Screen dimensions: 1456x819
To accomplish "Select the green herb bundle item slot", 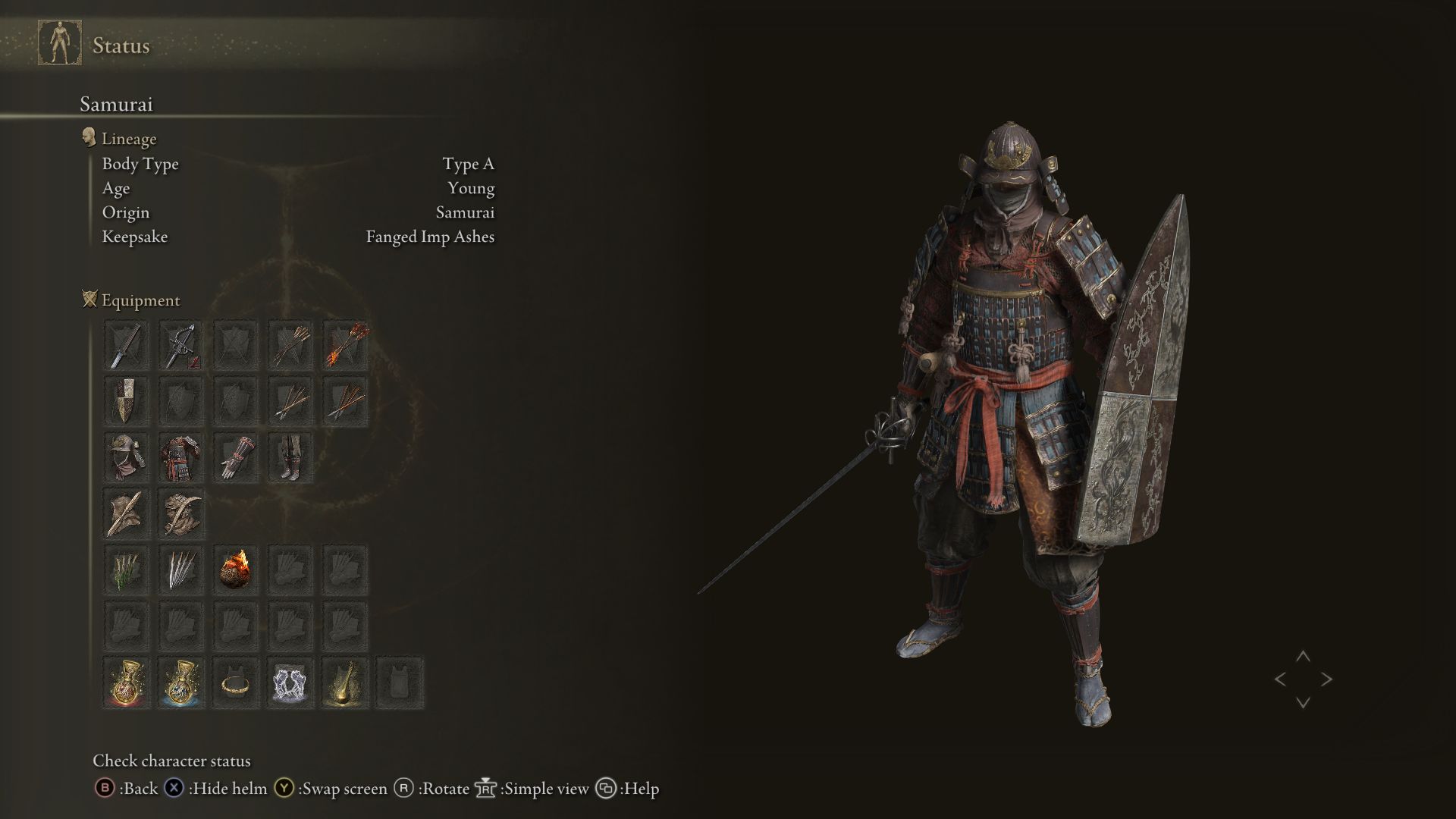I will [x=126, y=570].
